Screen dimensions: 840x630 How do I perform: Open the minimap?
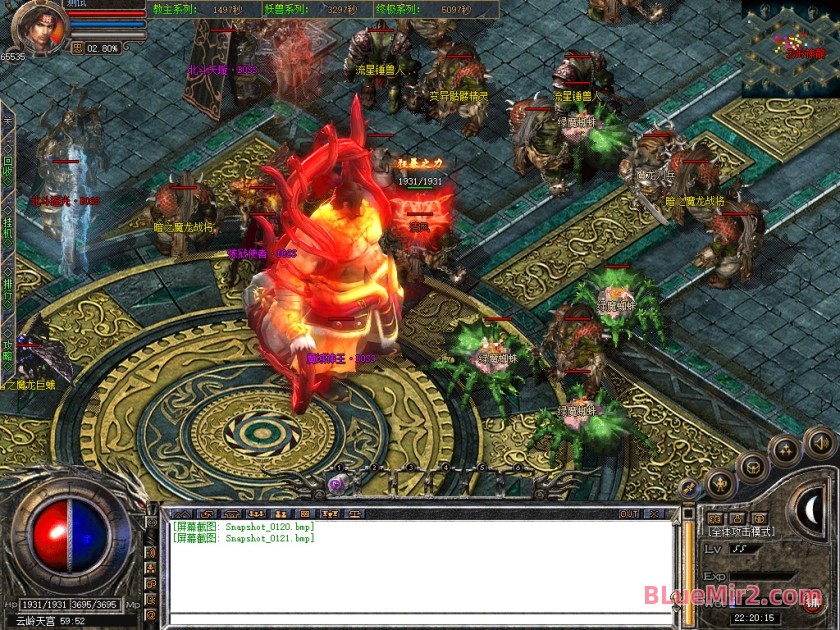(789, 38)
